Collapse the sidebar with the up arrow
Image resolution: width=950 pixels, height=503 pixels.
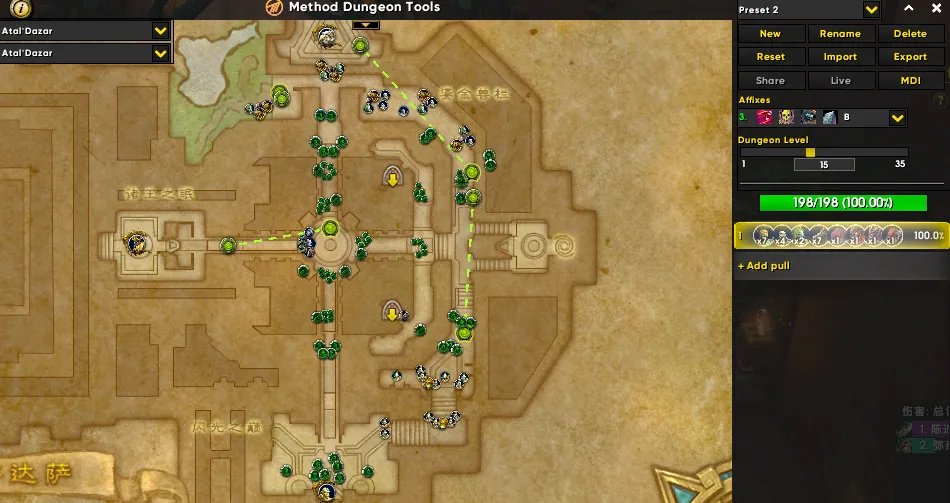[x=909, y=9]
